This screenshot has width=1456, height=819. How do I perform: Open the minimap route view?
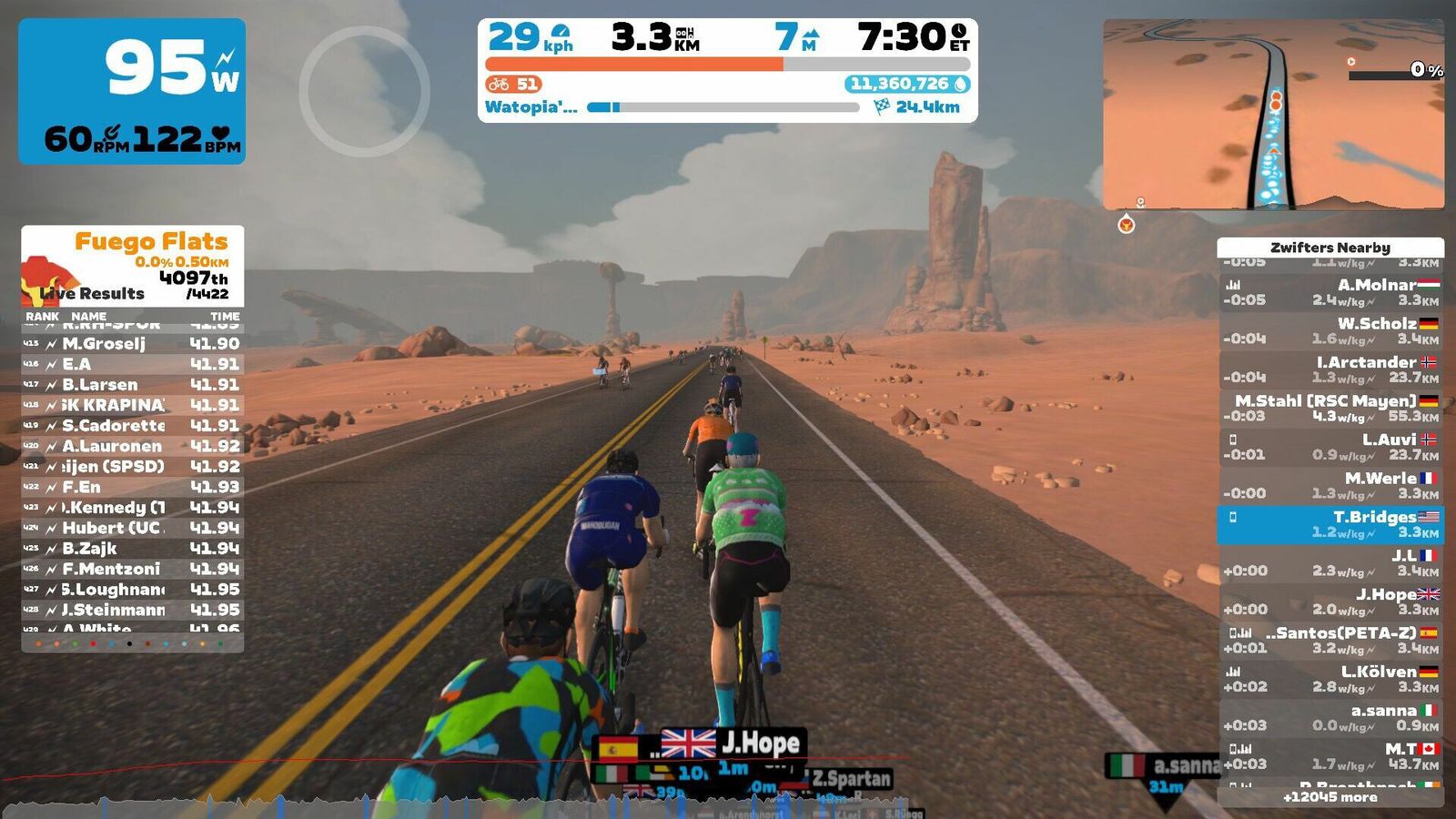coord(1273,115)
